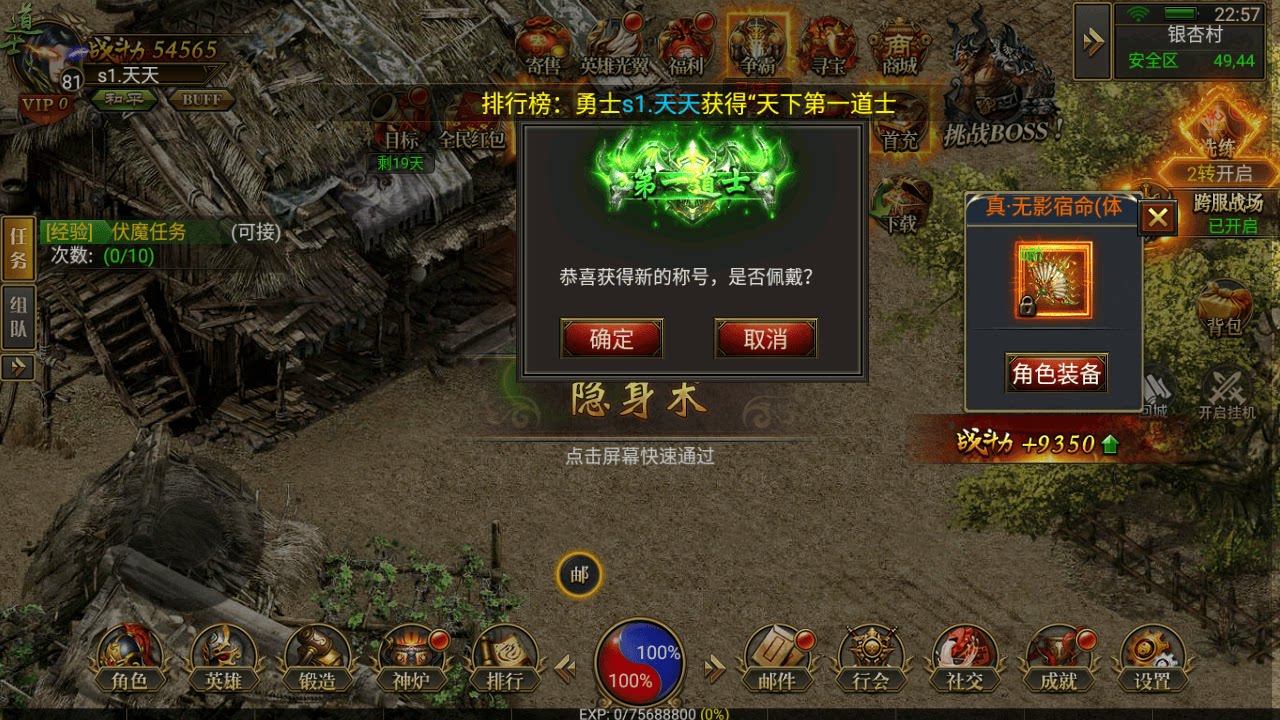1280x720 pixels.
Task: Open the 设置 settings icon
Action: pyautogui.click(x=1152, y=655)
